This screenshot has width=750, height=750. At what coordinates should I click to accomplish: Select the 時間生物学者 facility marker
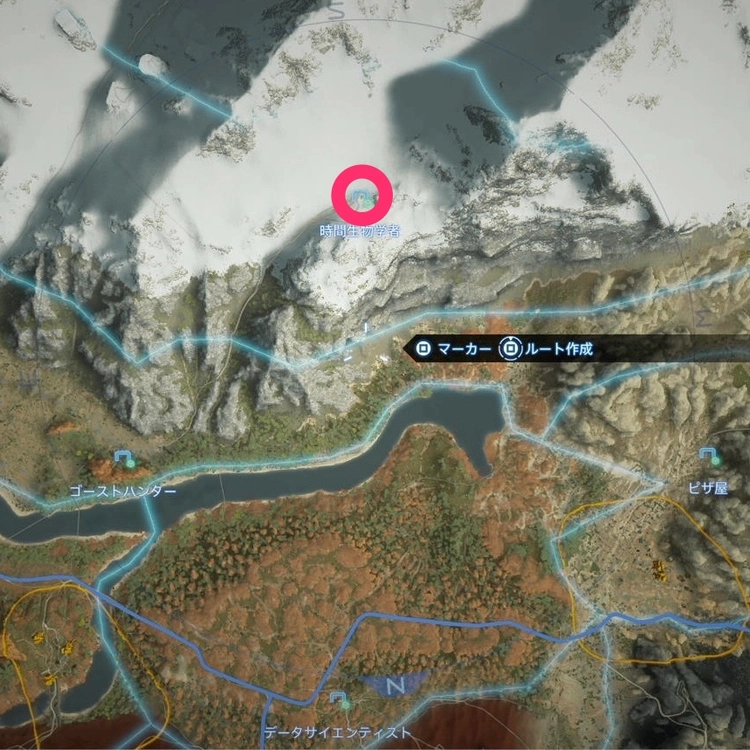[362, 195]
